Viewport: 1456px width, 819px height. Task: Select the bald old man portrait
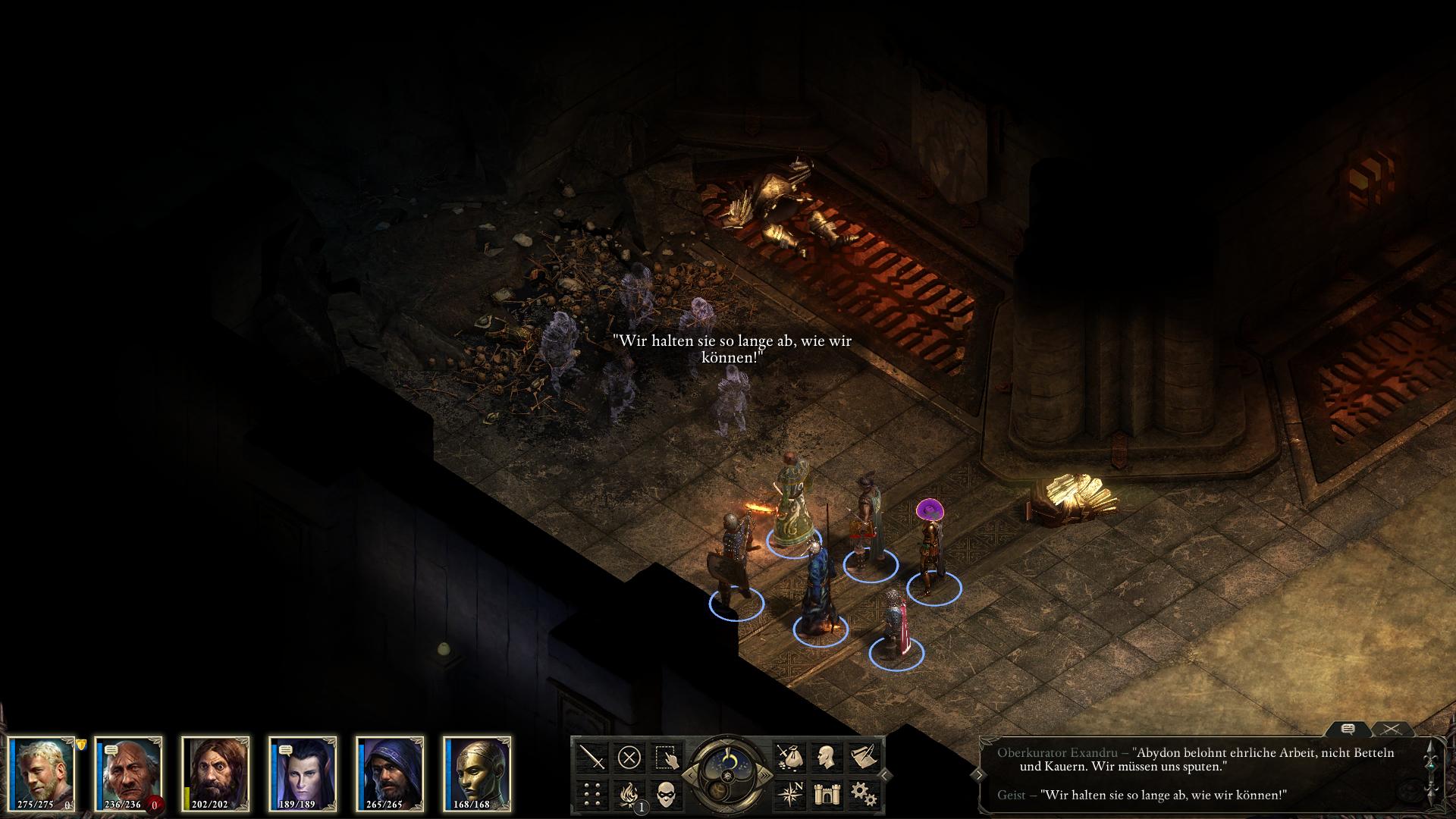tap(130, 770)
